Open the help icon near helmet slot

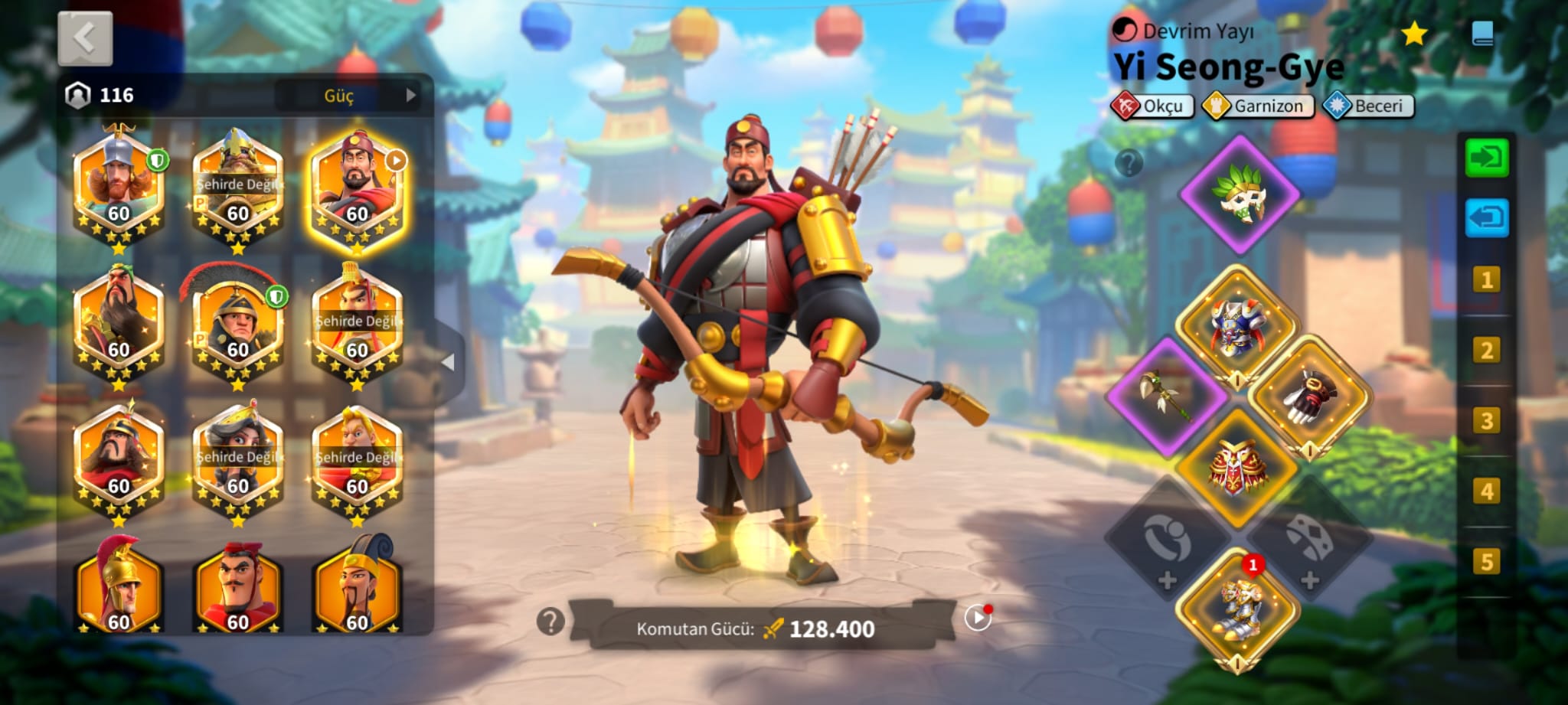[1129, 162]
